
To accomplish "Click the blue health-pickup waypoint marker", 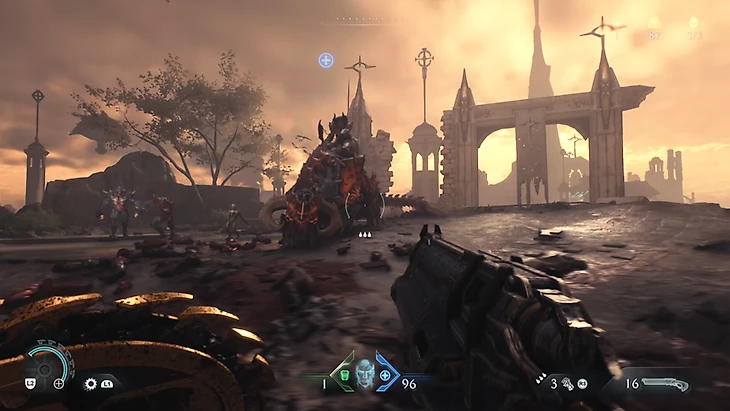I will pos(325,60).
